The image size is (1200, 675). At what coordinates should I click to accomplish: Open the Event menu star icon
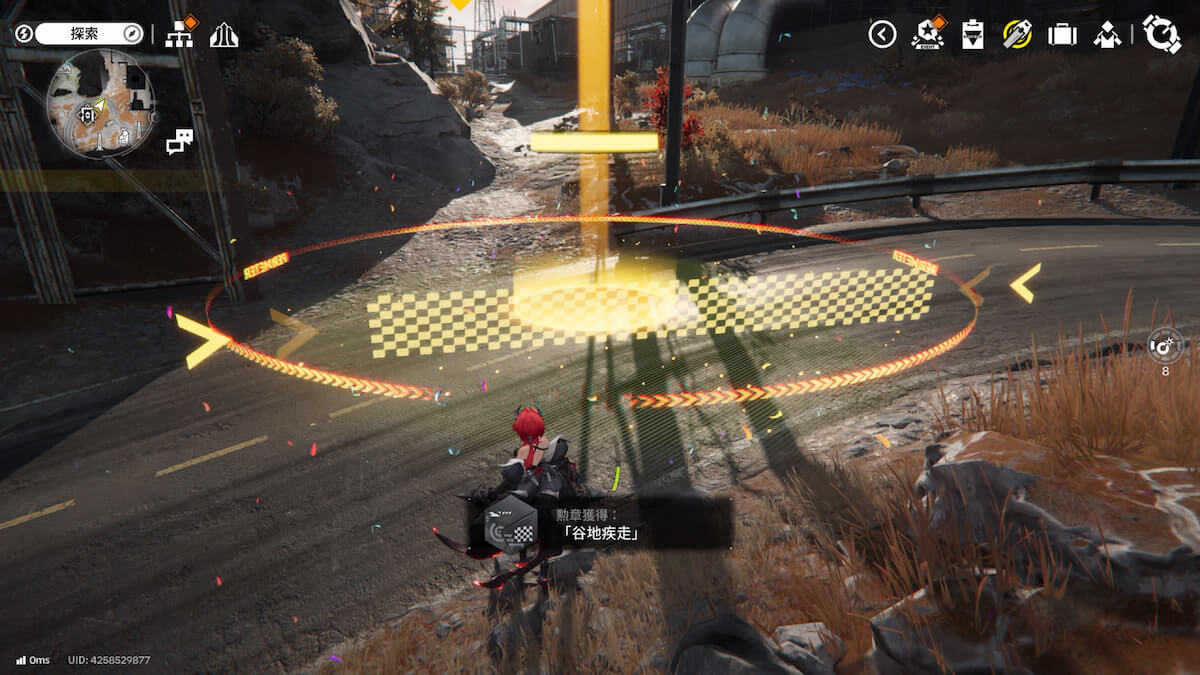(928, 35)
